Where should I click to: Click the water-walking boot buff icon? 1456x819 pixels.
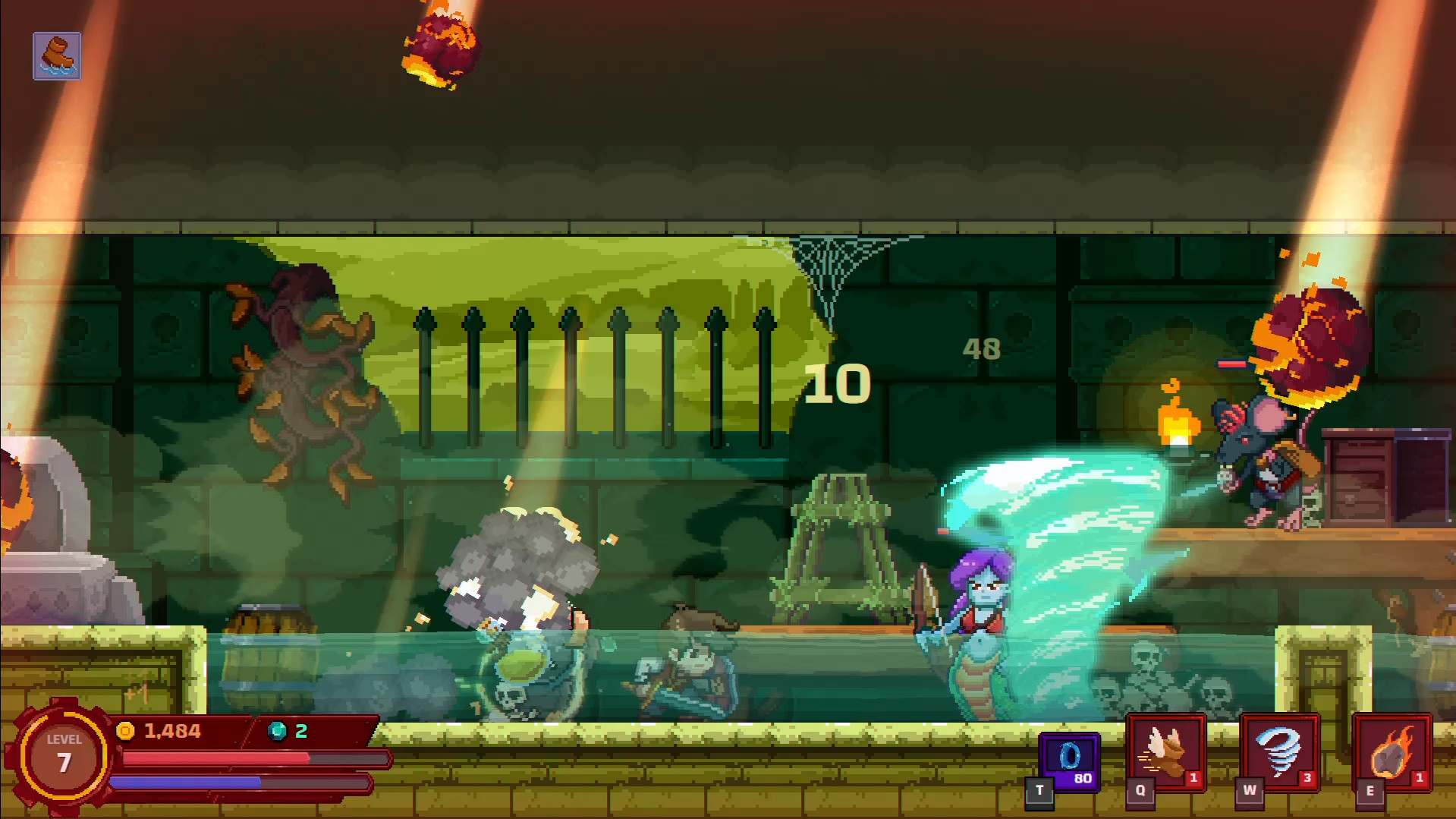[57, 55]
